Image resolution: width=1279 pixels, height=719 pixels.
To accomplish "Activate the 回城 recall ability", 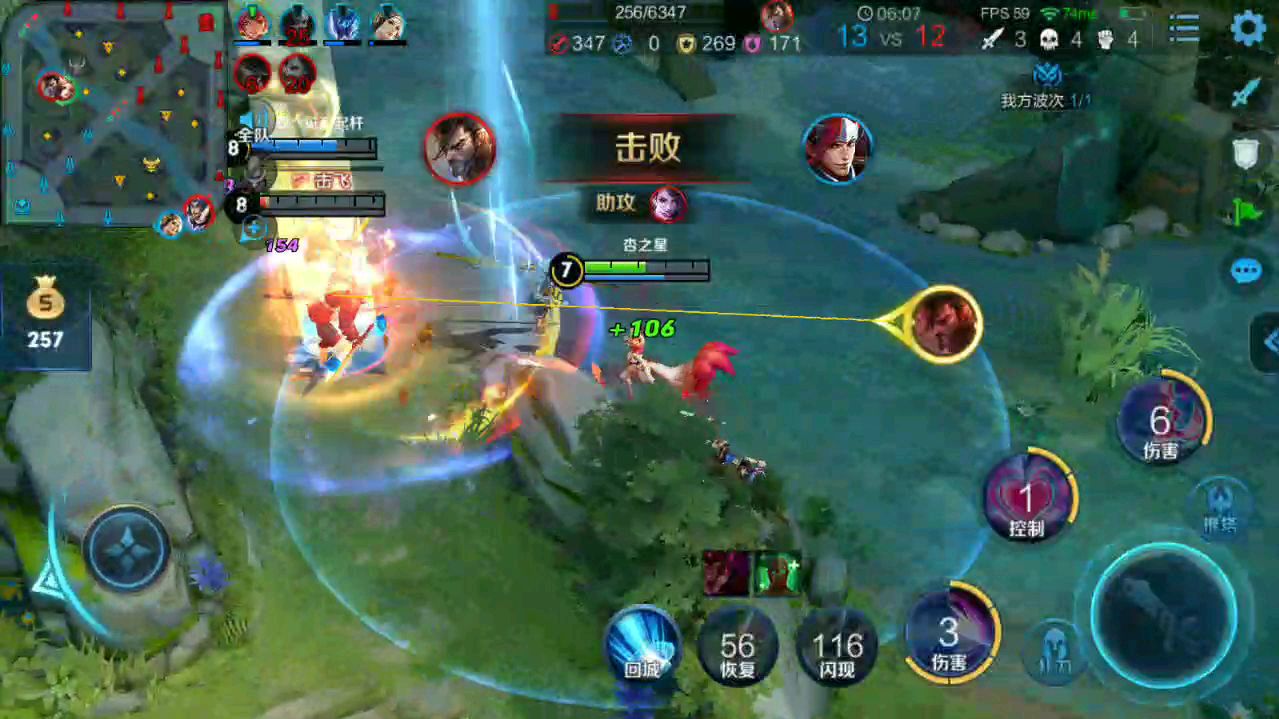I will point(642,647).
